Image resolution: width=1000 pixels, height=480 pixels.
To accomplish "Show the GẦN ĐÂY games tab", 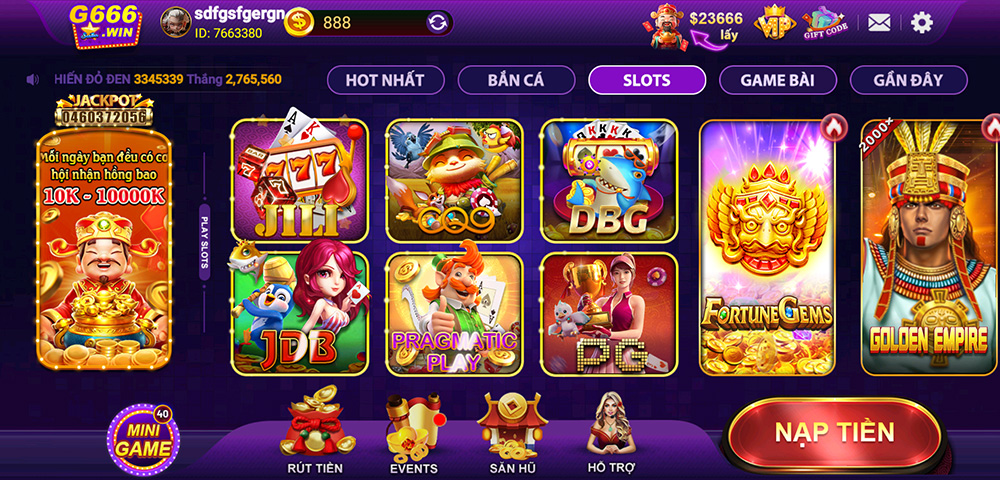I will click(908, 80).
